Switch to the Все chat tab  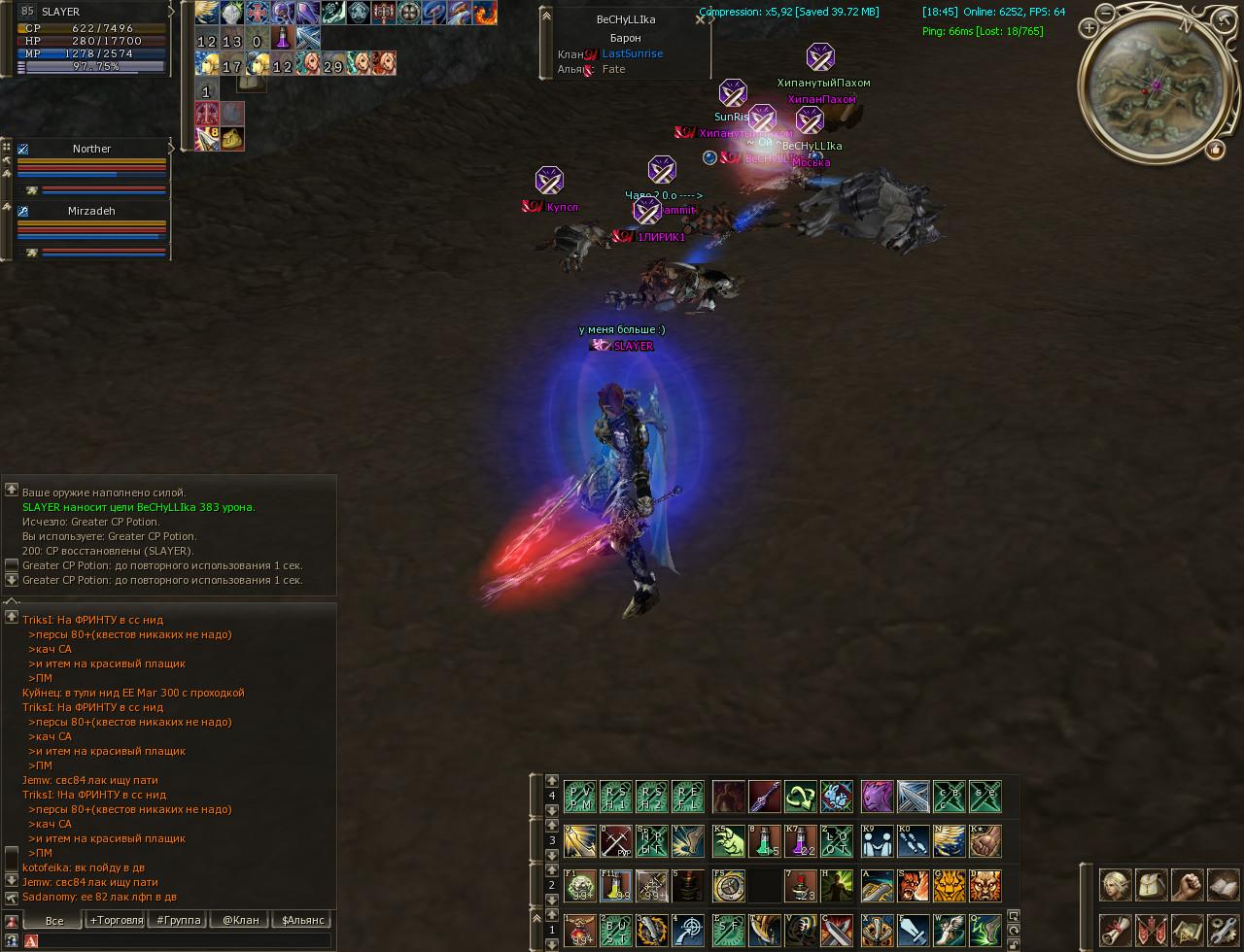point(54,920)
